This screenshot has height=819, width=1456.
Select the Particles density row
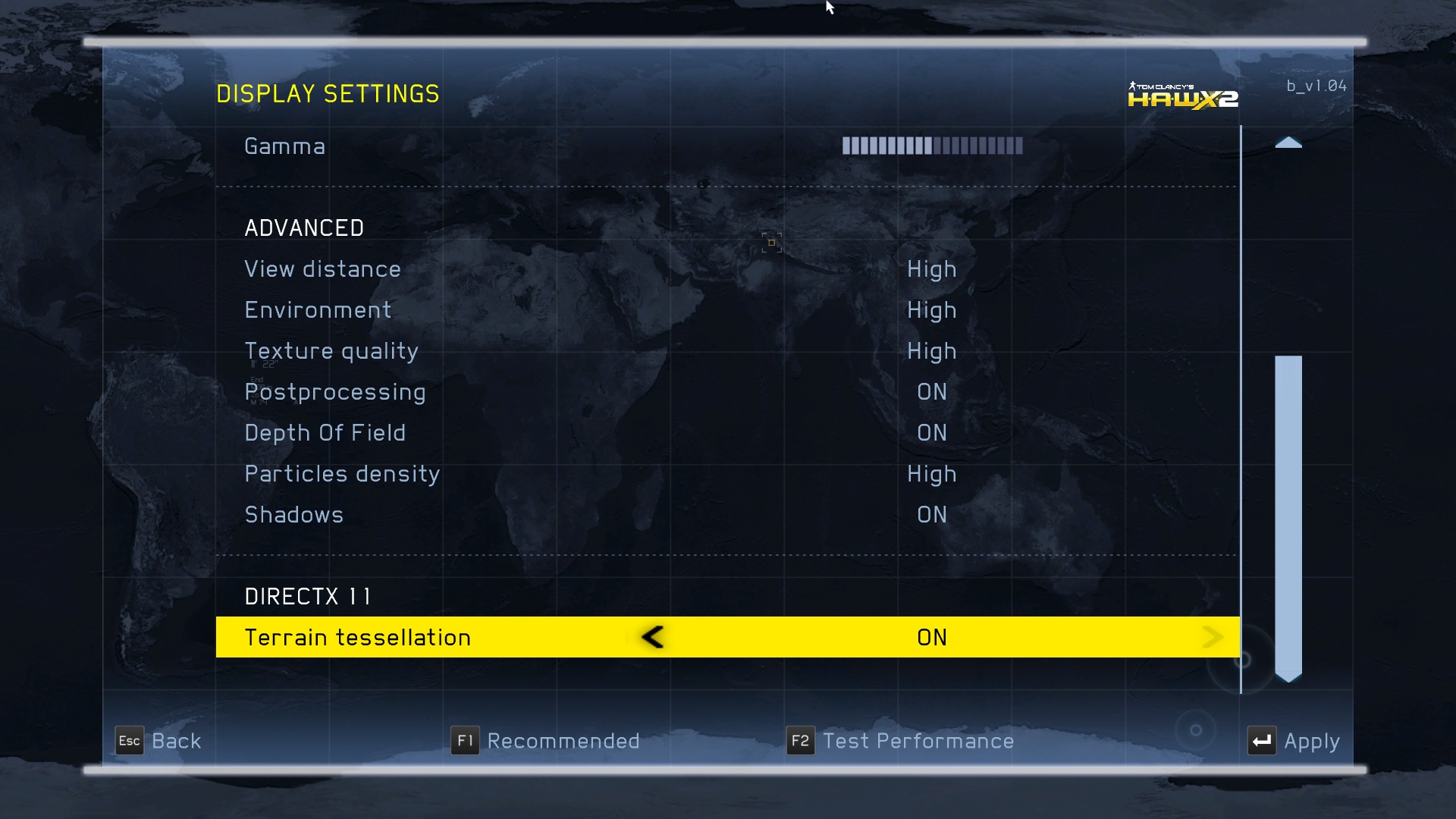tap(342, 474)
